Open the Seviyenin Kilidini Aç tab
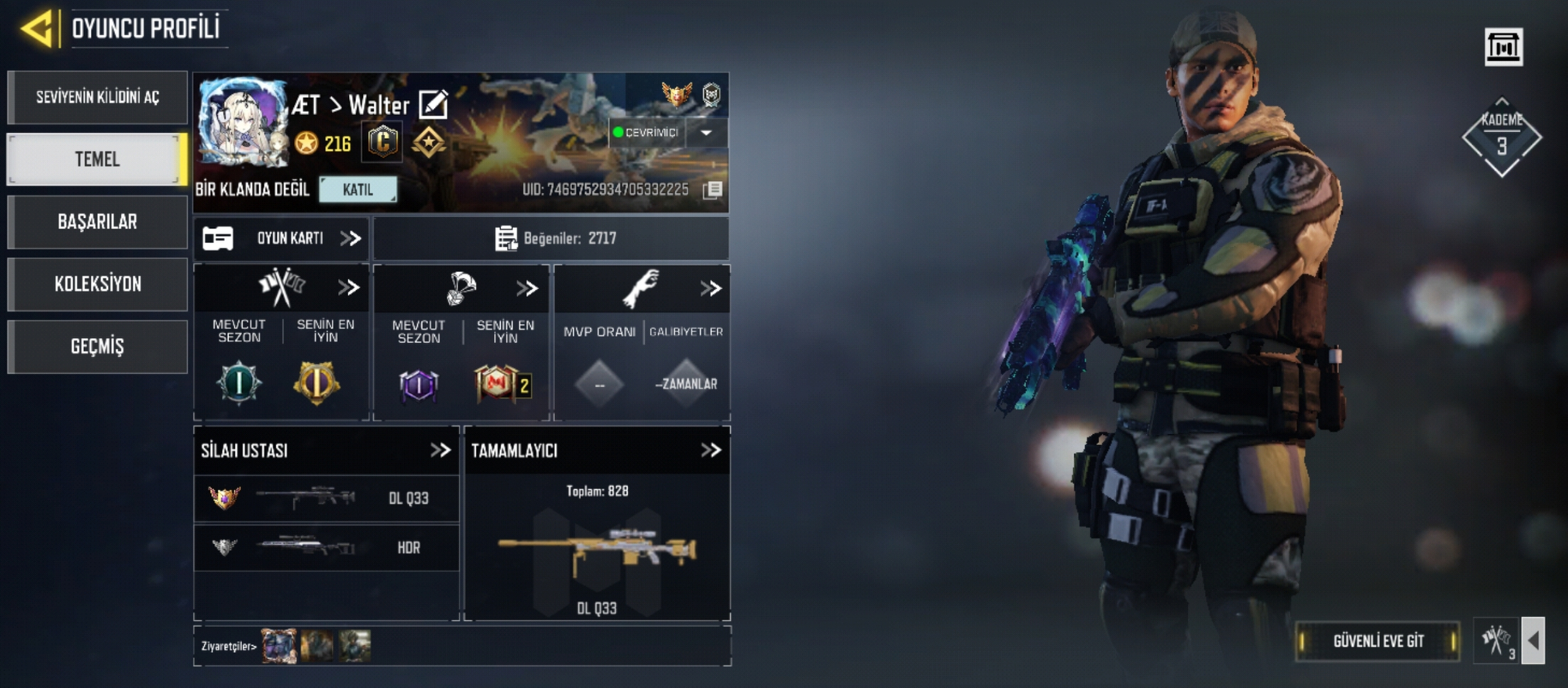This screenshot has width=1568, height=688. pos(97,97)
